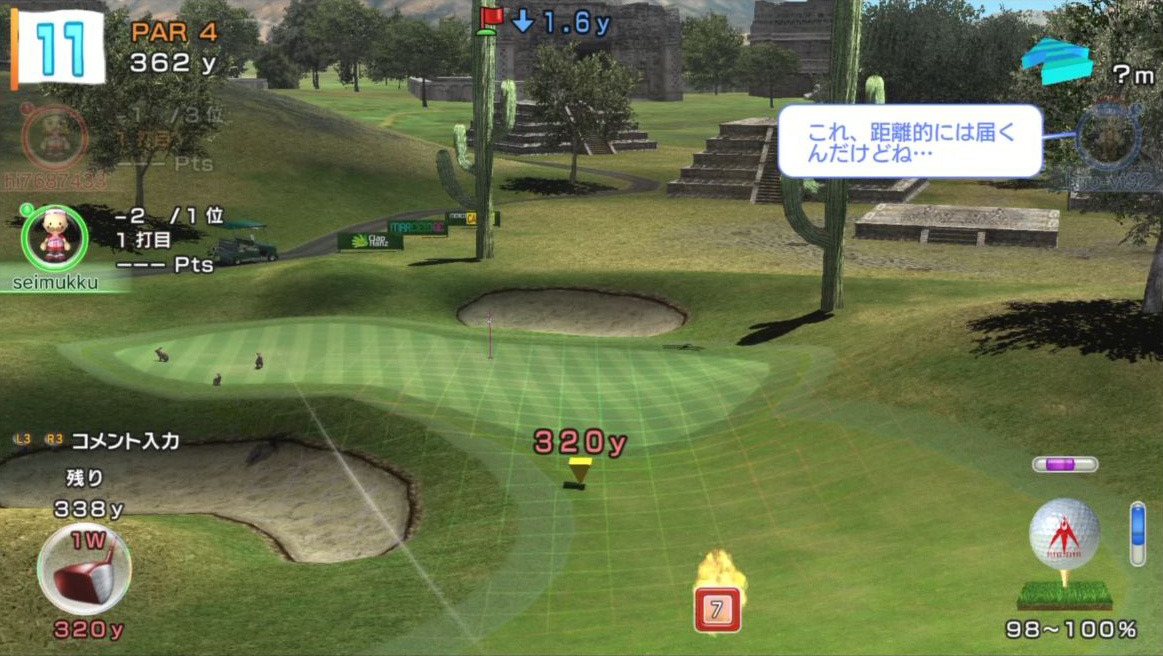Viewport: 1163px width, 656px height.
Task: Click the blue vertical gauge beside the ball
Action: click(1137, 533)
